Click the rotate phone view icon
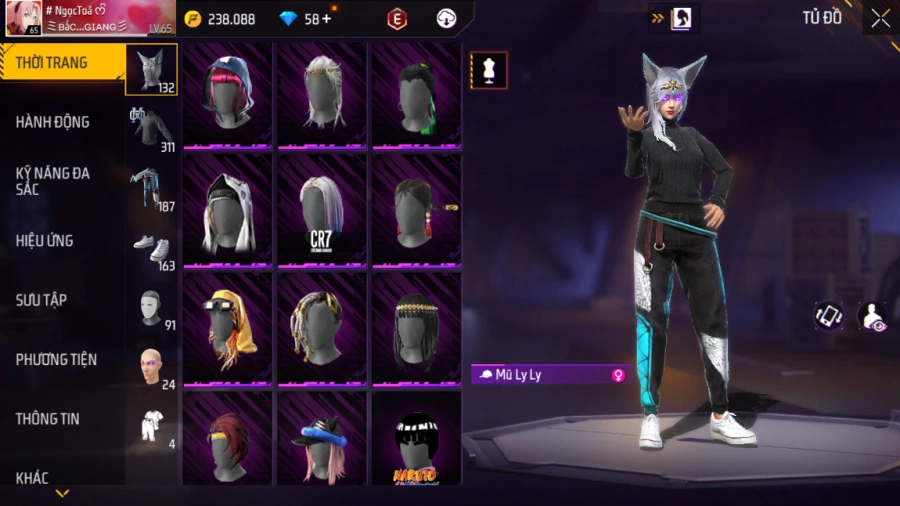Image resolution: width=900 pixels, height=506 pixels. 828,316
